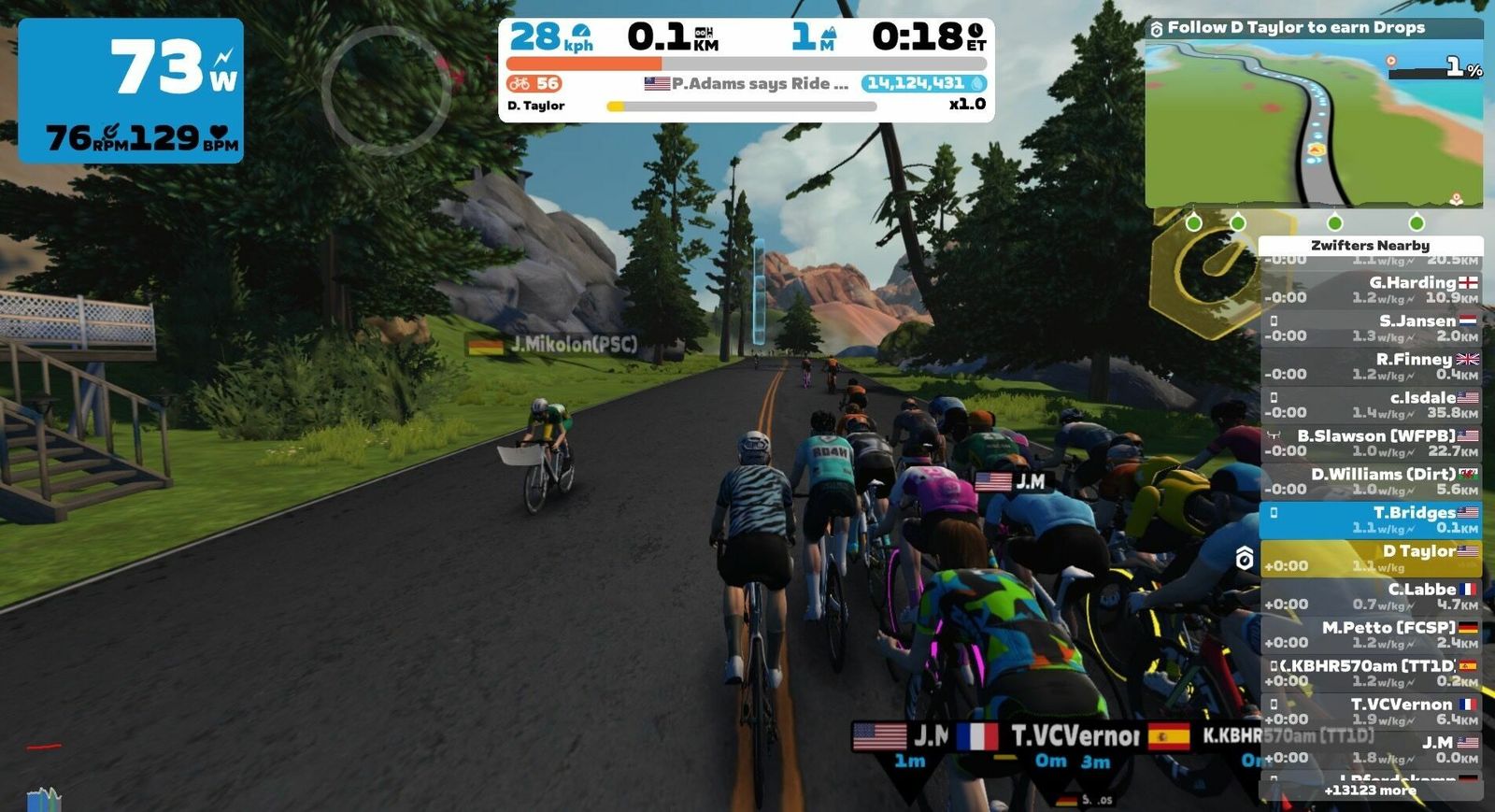Select C.Labbe in the nearby list
Viewport: 1495px width, 812px height.
click(1371, 596)
